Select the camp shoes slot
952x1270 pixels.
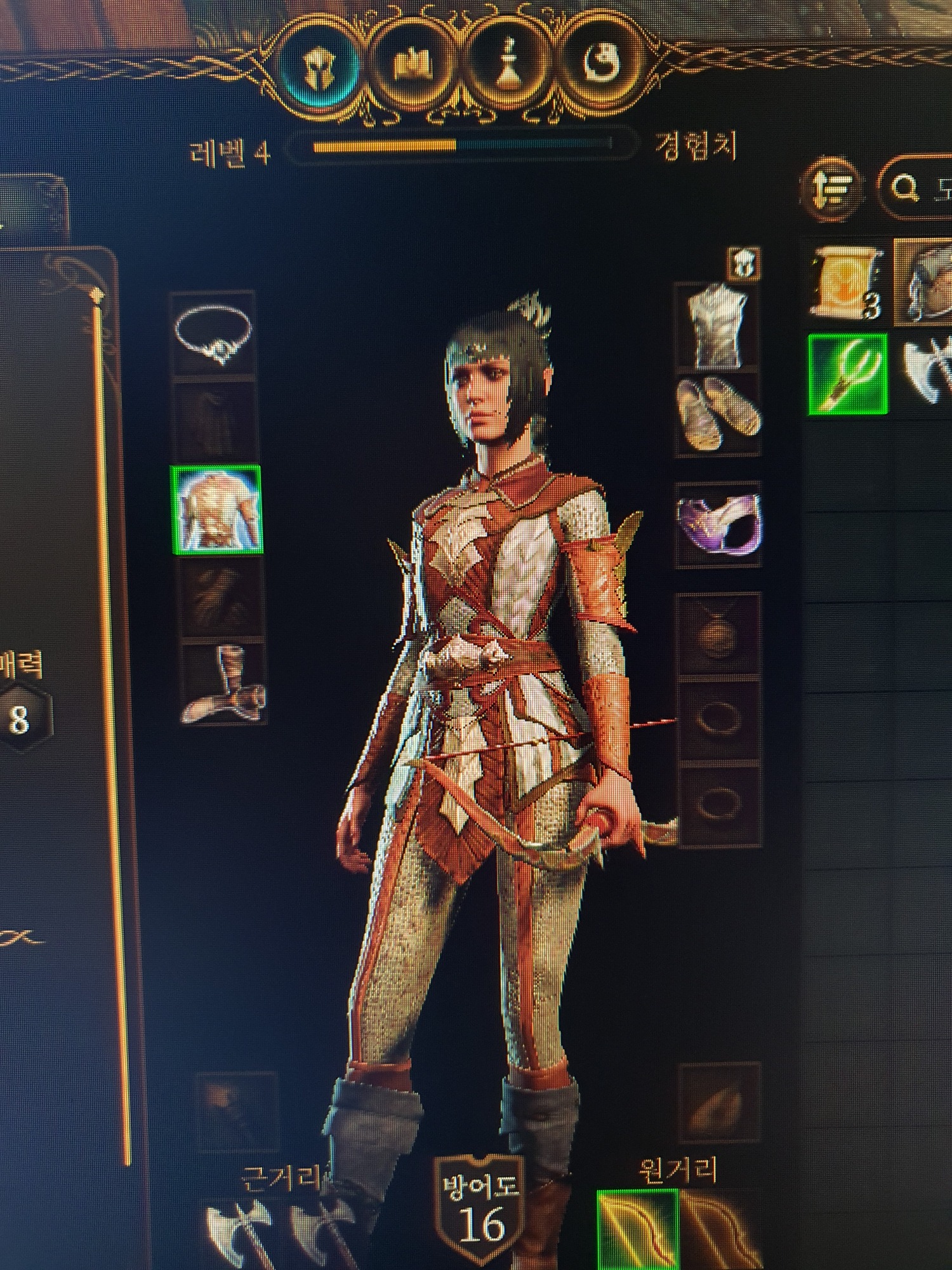pos(718,413)
